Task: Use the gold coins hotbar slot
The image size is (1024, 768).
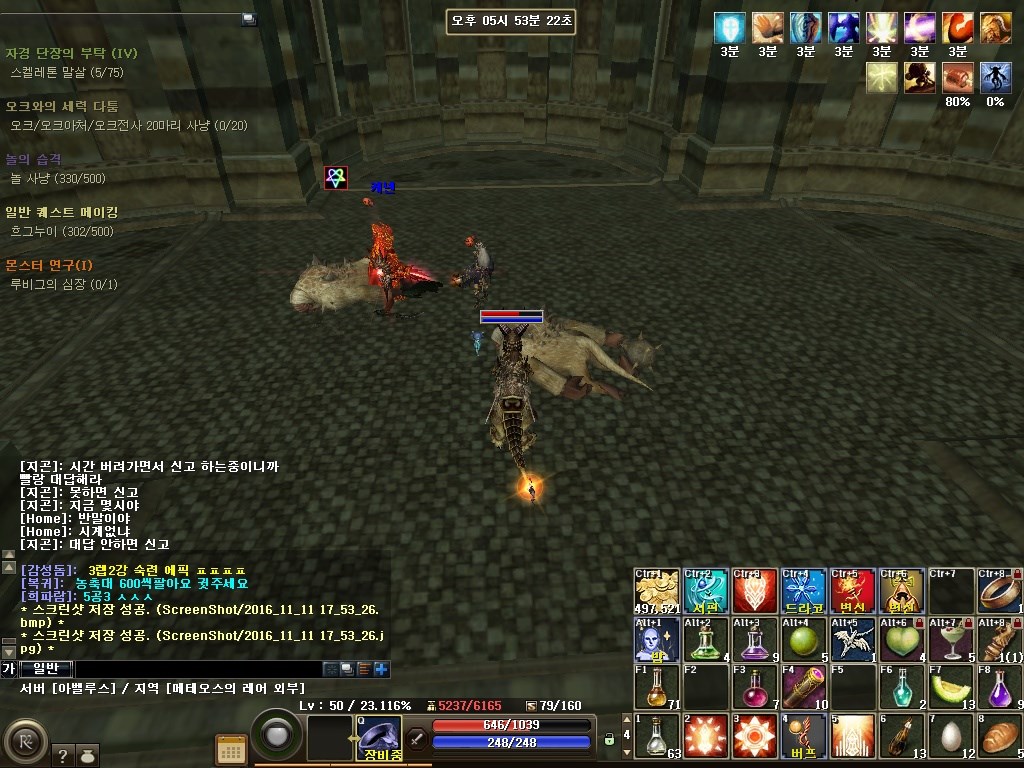Action: click(x=657, y=591)
